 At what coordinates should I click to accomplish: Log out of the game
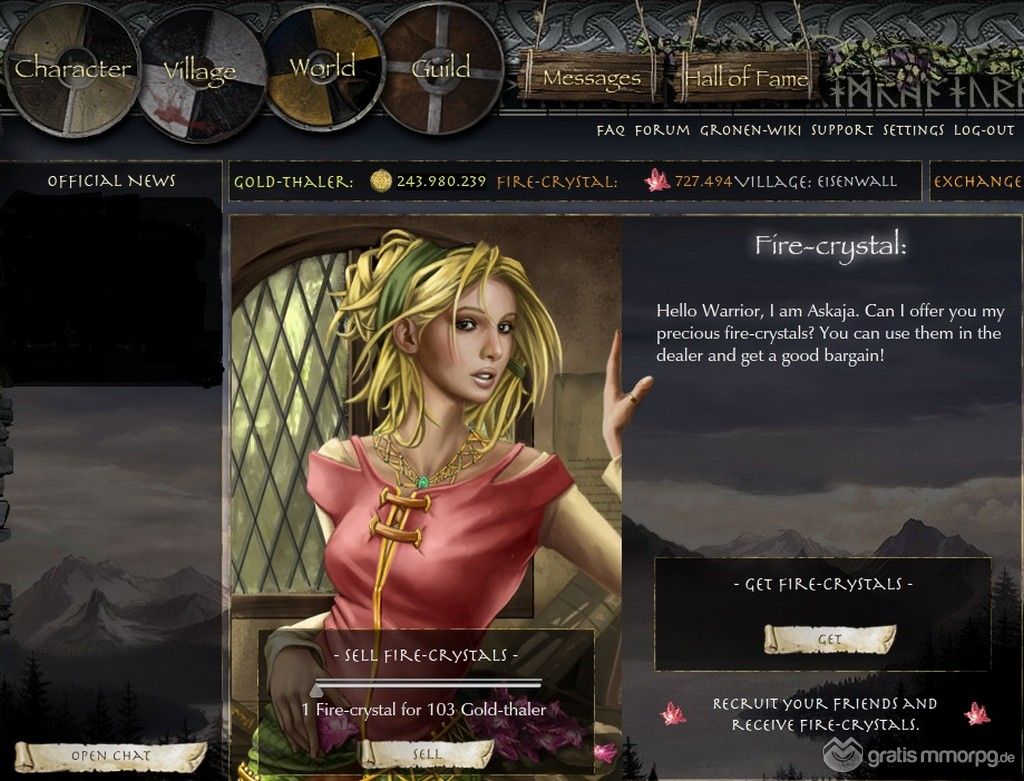pyautogui.click(x=984, y=130)
